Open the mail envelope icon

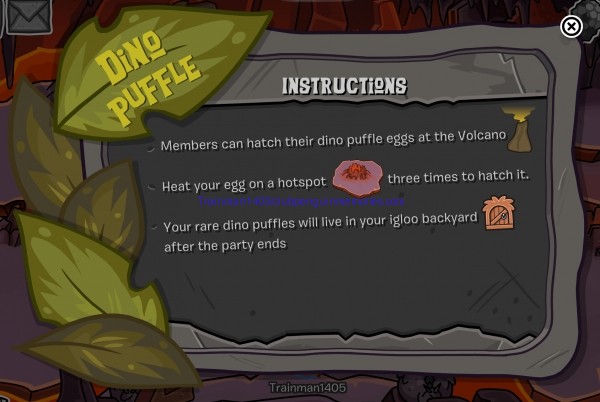pos(26,16)
